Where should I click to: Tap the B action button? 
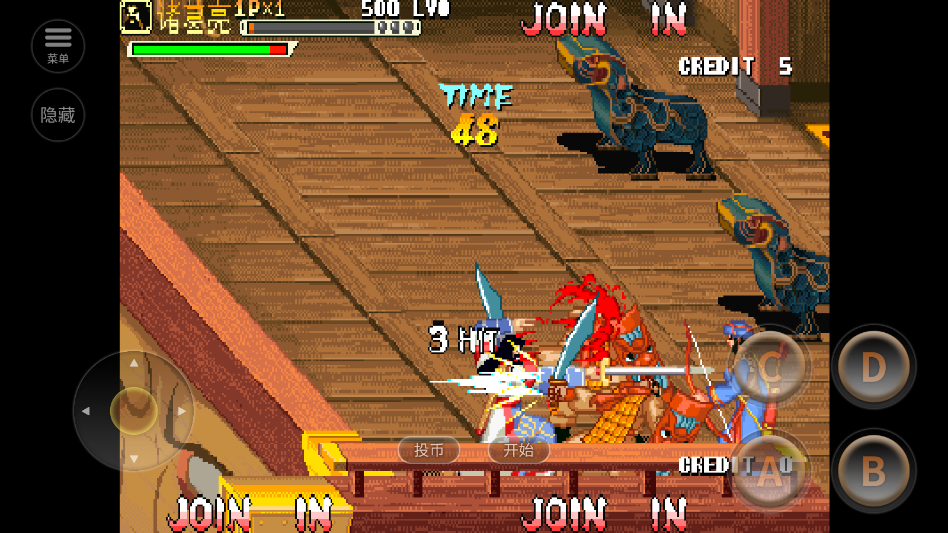pyautogui.click(x=873, y=472)
